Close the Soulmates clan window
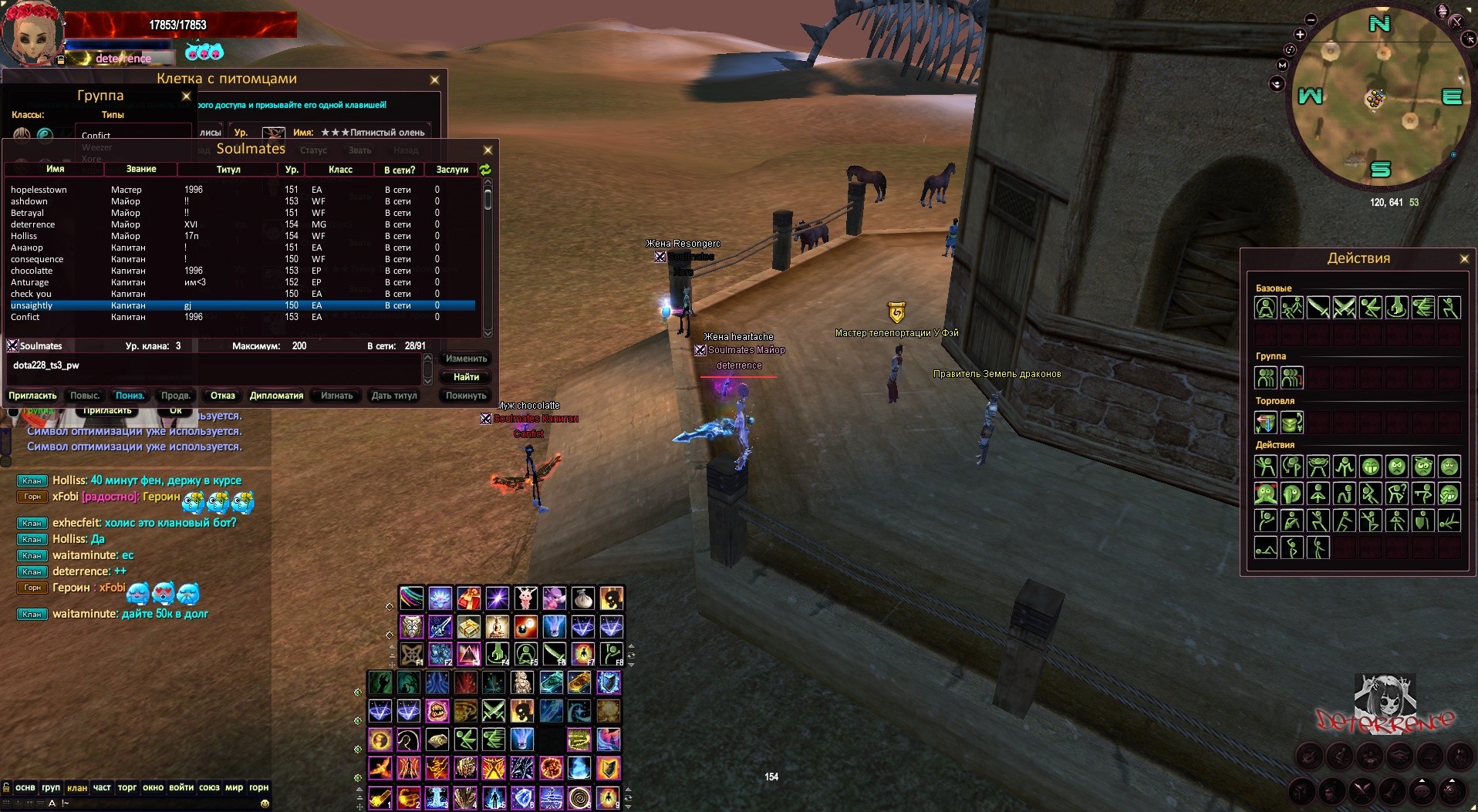 tap(487, 150)
